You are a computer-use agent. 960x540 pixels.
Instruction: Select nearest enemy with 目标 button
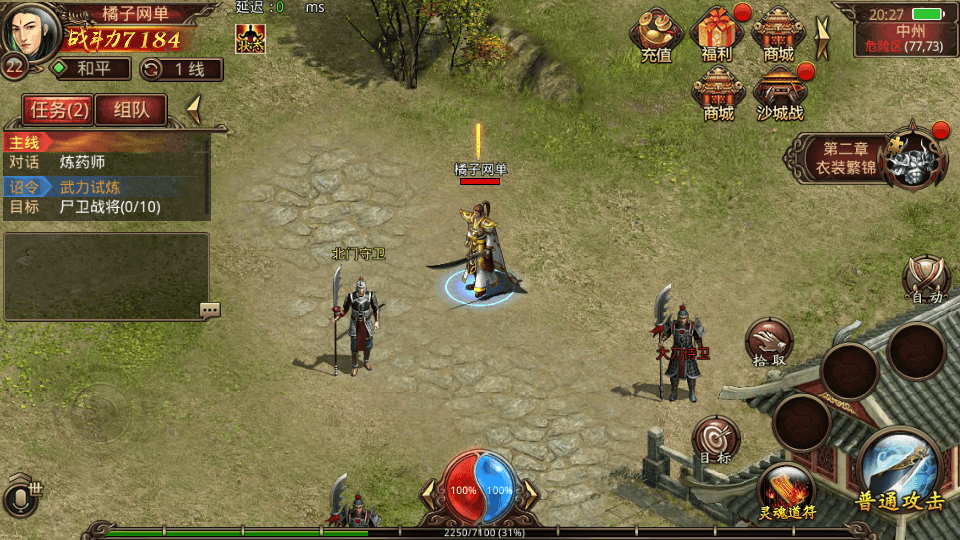715,440
